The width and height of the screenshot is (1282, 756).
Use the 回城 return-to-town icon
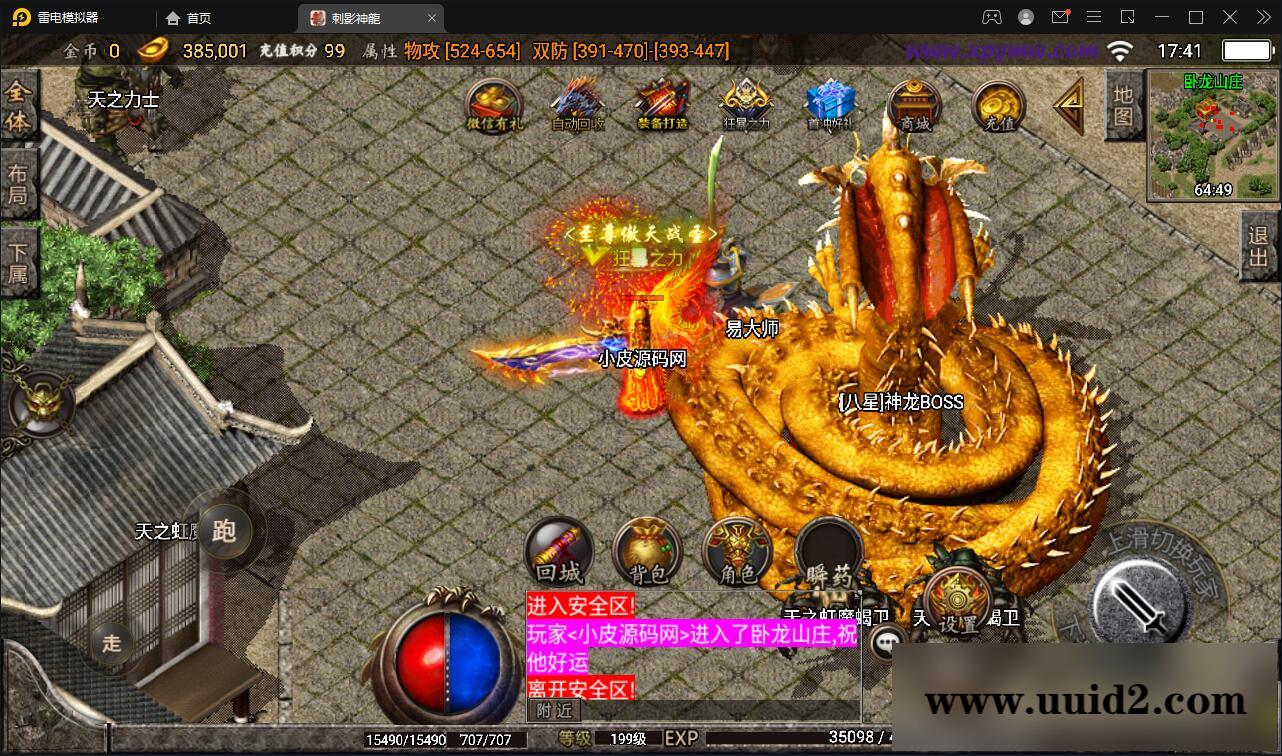click(x=558, y=552)
